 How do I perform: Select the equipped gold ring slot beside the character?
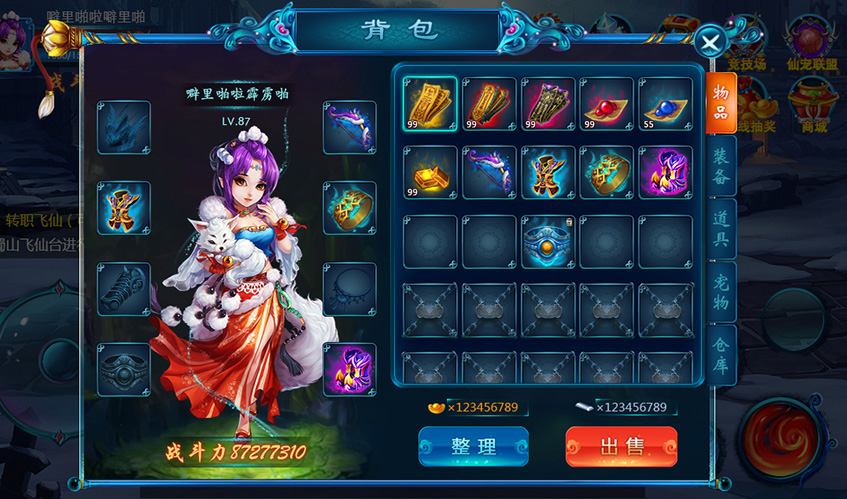coord(350,208)
